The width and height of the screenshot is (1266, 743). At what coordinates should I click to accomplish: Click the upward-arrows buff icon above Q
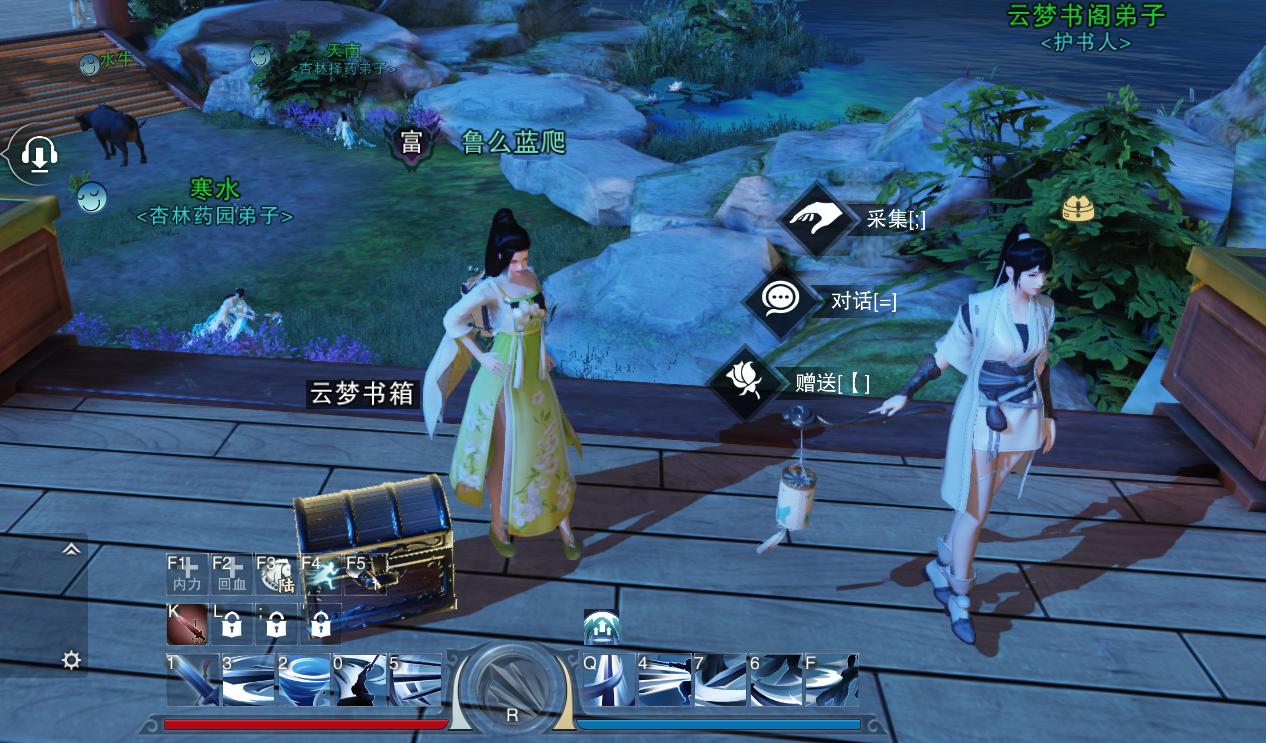coord(601,628)
